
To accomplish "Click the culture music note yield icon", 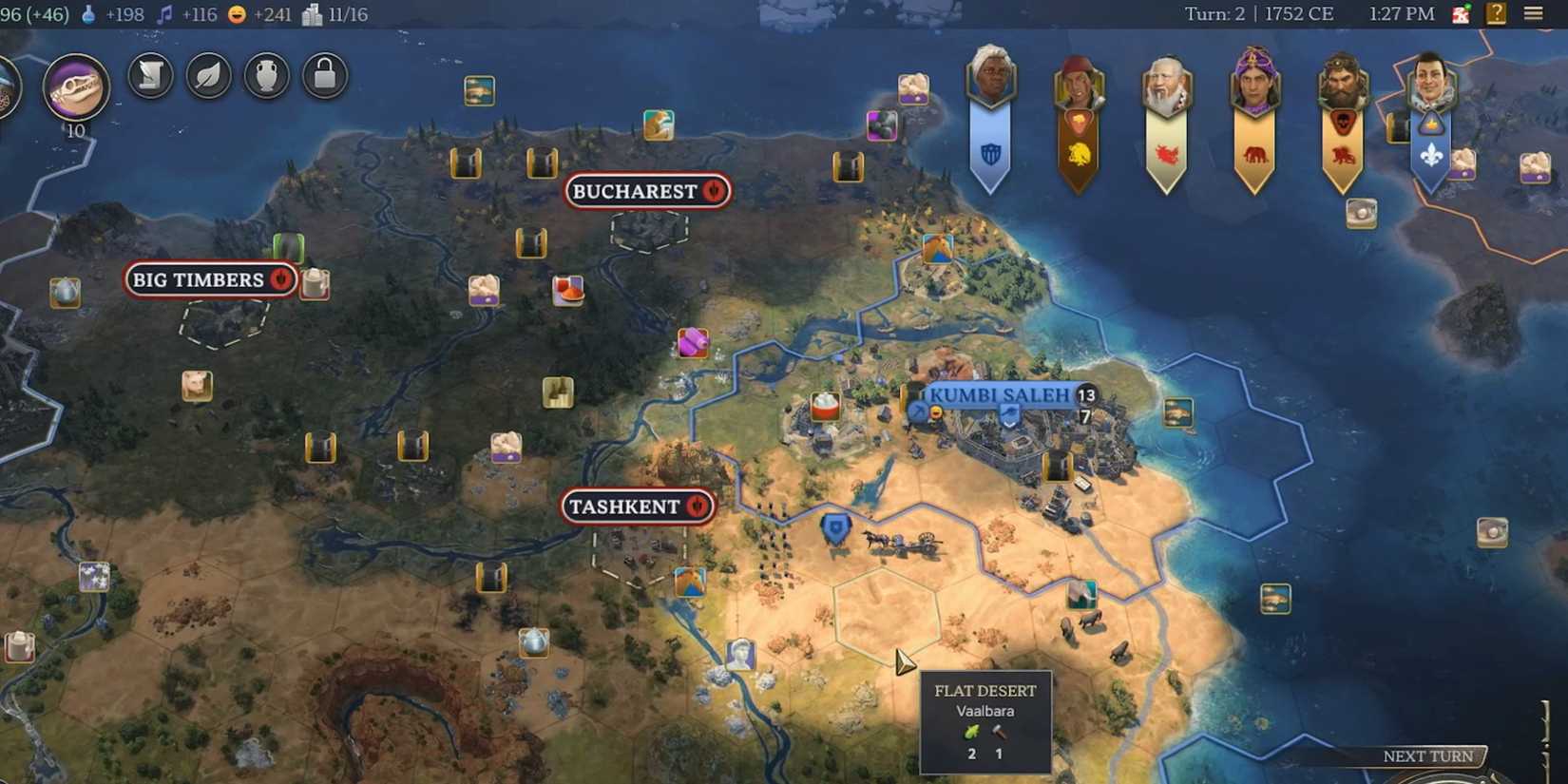I will pyautogui.click(x=166, y=14).
